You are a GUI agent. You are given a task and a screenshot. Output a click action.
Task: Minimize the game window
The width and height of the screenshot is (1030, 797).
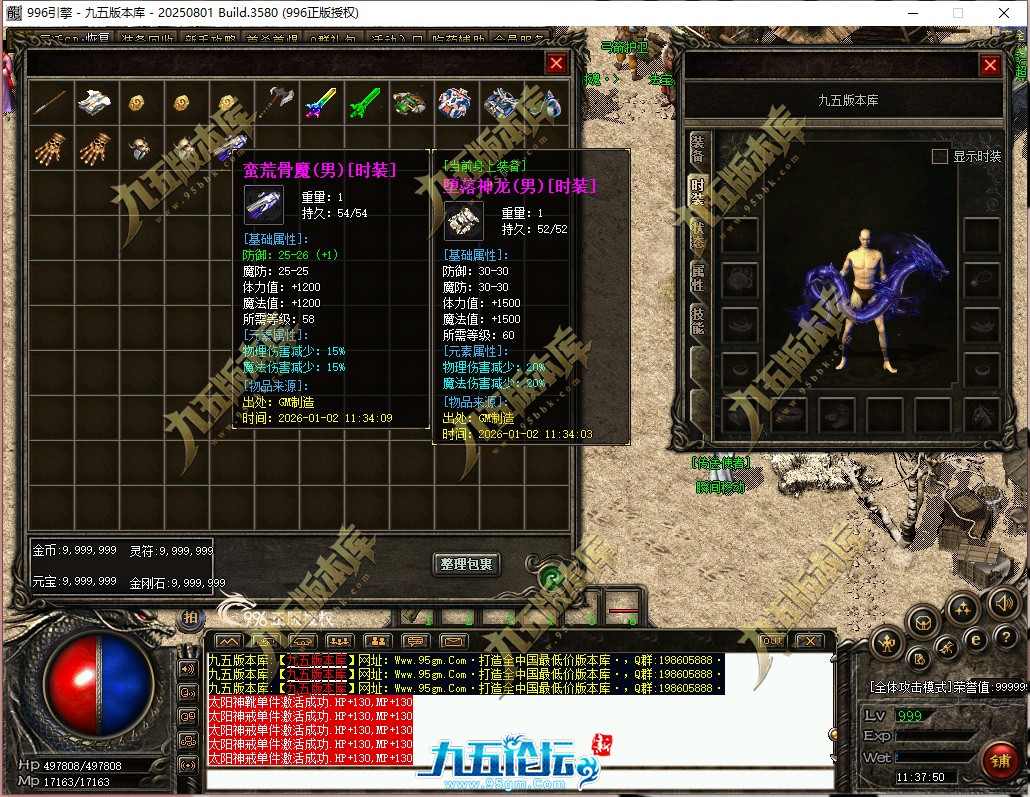coord(912,13)
